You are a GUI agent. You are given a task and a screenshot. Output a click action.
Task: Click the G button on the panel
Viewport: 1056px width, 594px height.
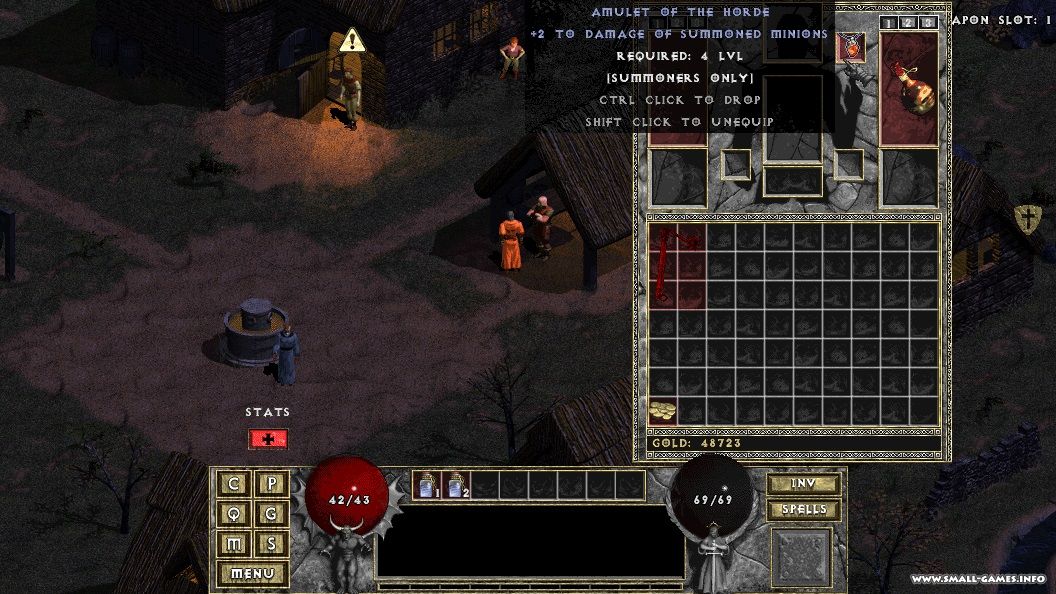[271, 514]
